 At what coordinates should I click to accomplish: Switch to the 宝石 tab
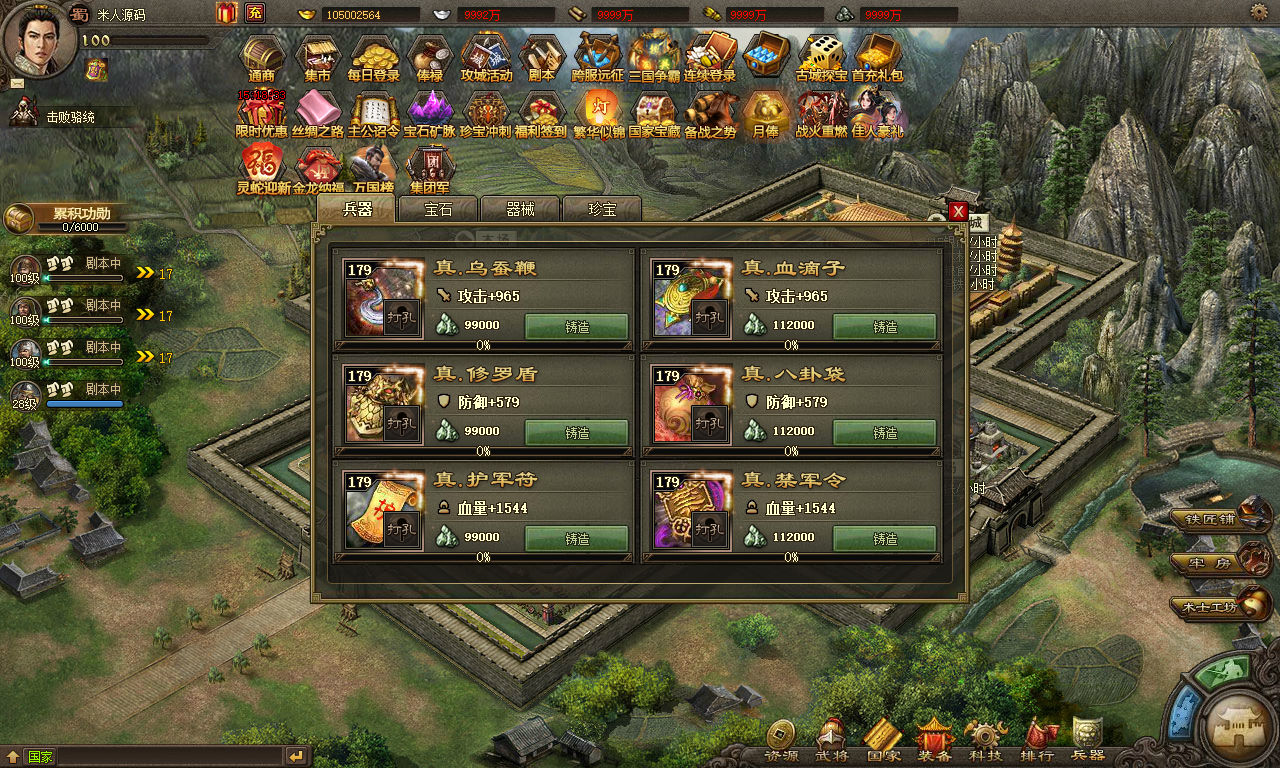click(438, 209)
